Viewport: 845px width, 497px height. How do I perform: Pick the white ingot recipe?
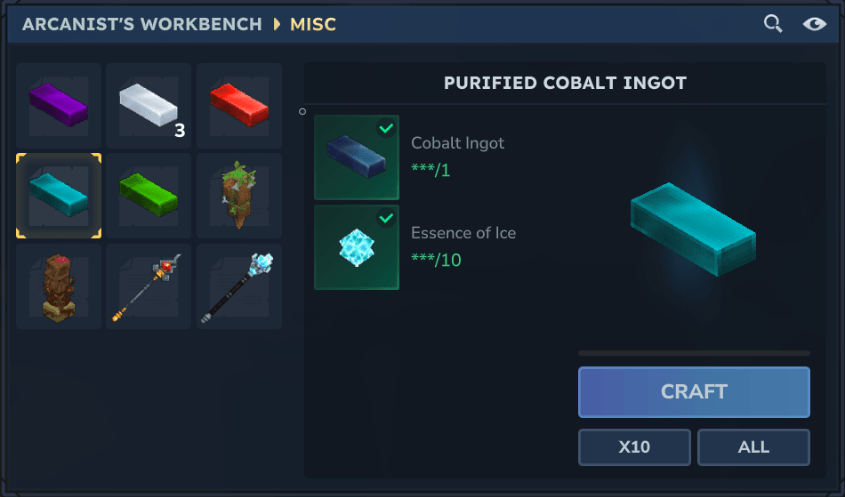click(x=148, y=105)
